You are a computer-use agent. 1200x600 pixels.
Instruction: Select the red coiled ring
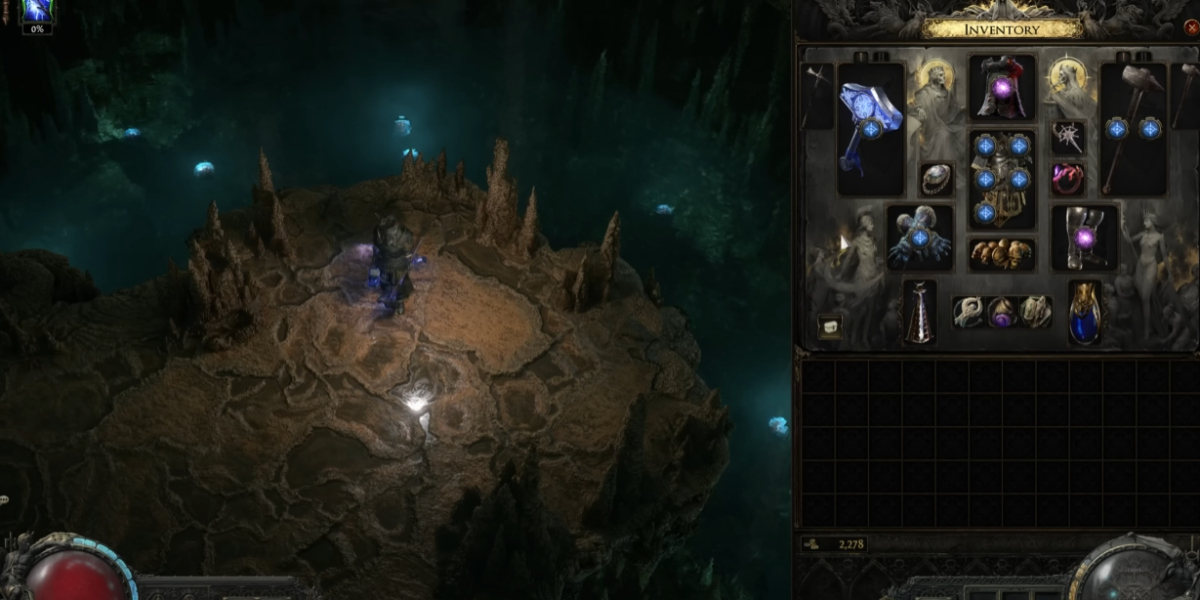point(1068,180)
